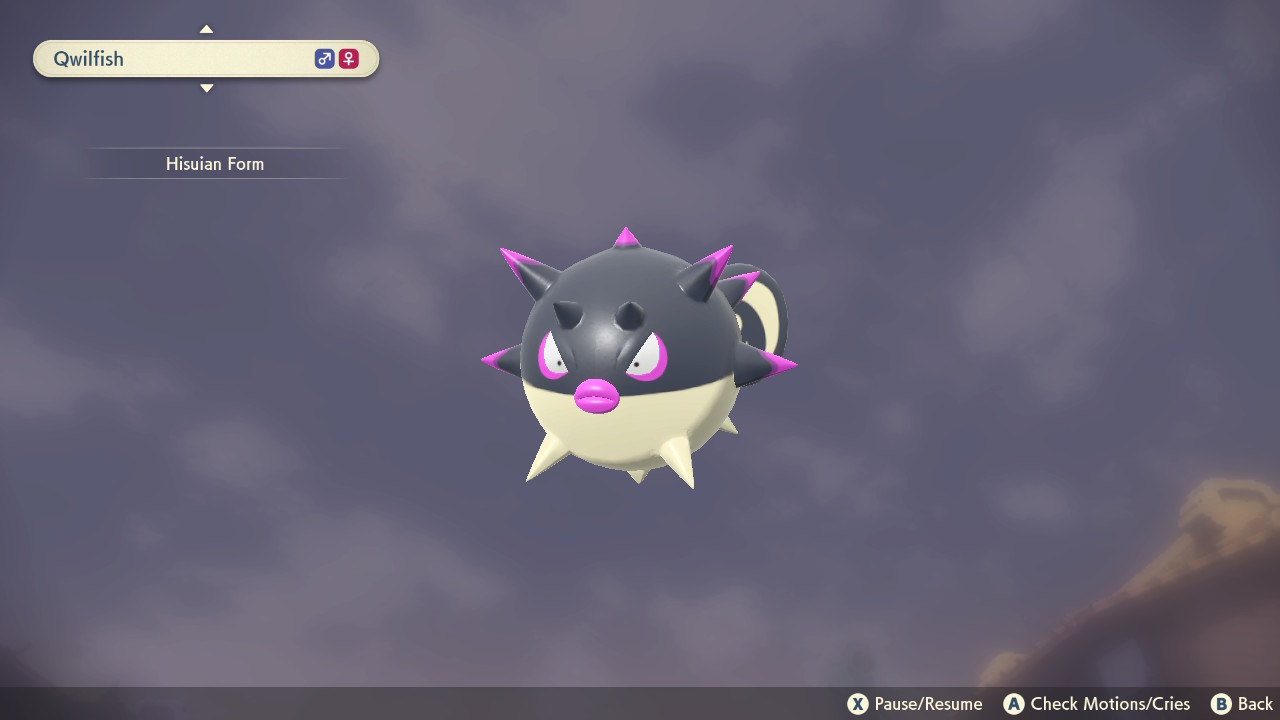Click the female badge color swatch
Viewport: 1280px width, 720px height.
point(347,58)
